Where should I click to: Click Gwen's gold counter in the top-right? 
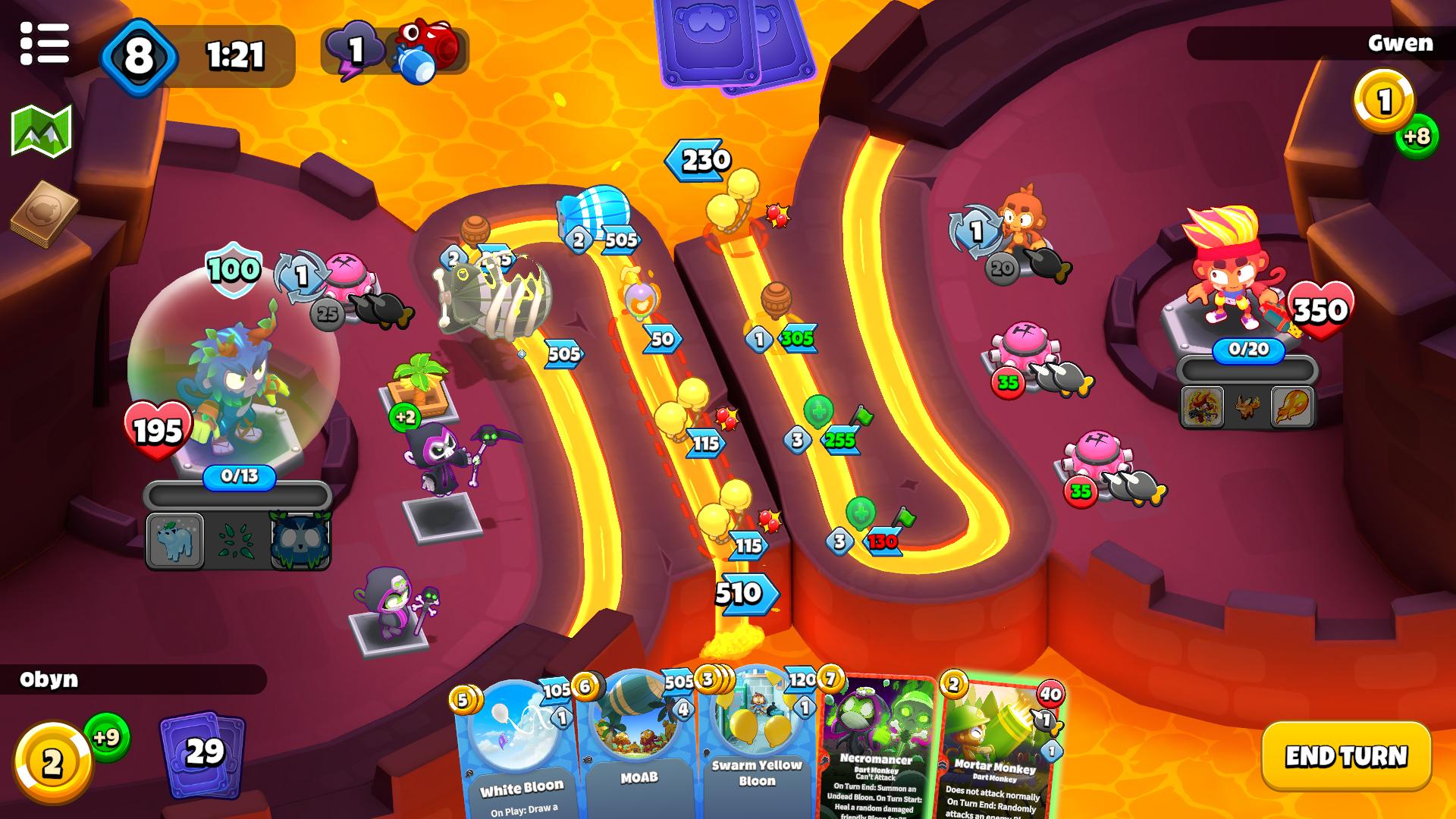(x=1385, y=99)
